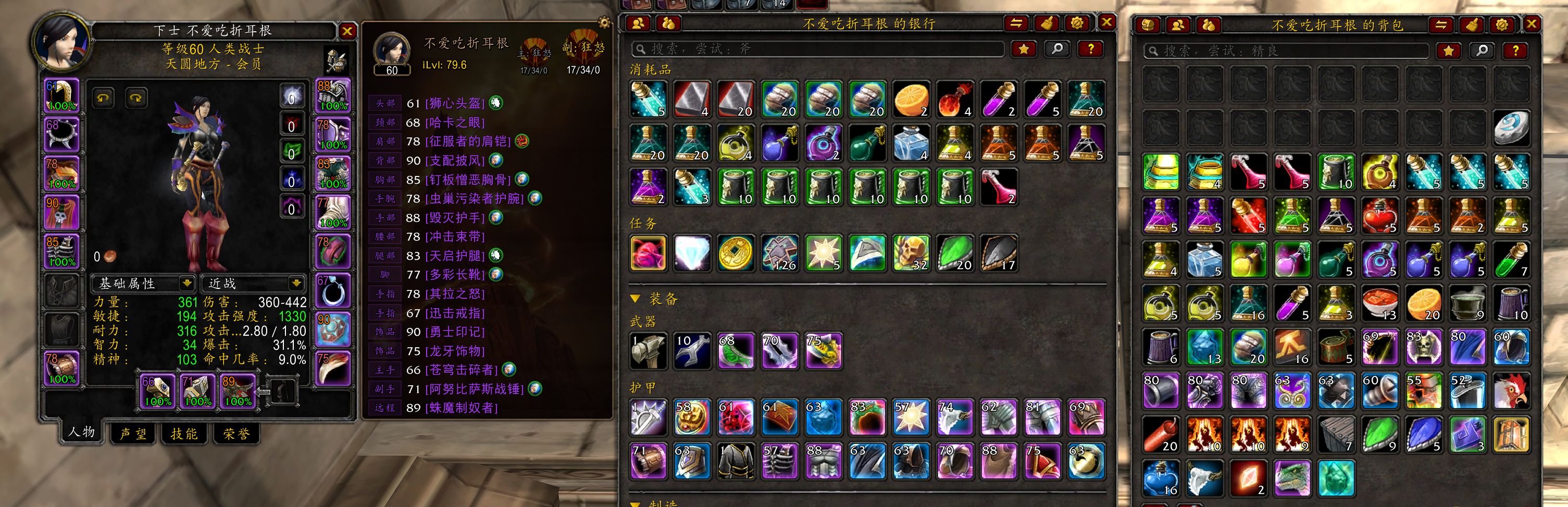Open the 技能 skills tab
Image resolution: width=1568 pixels, height=507 pixels.
tap(184, 434)
